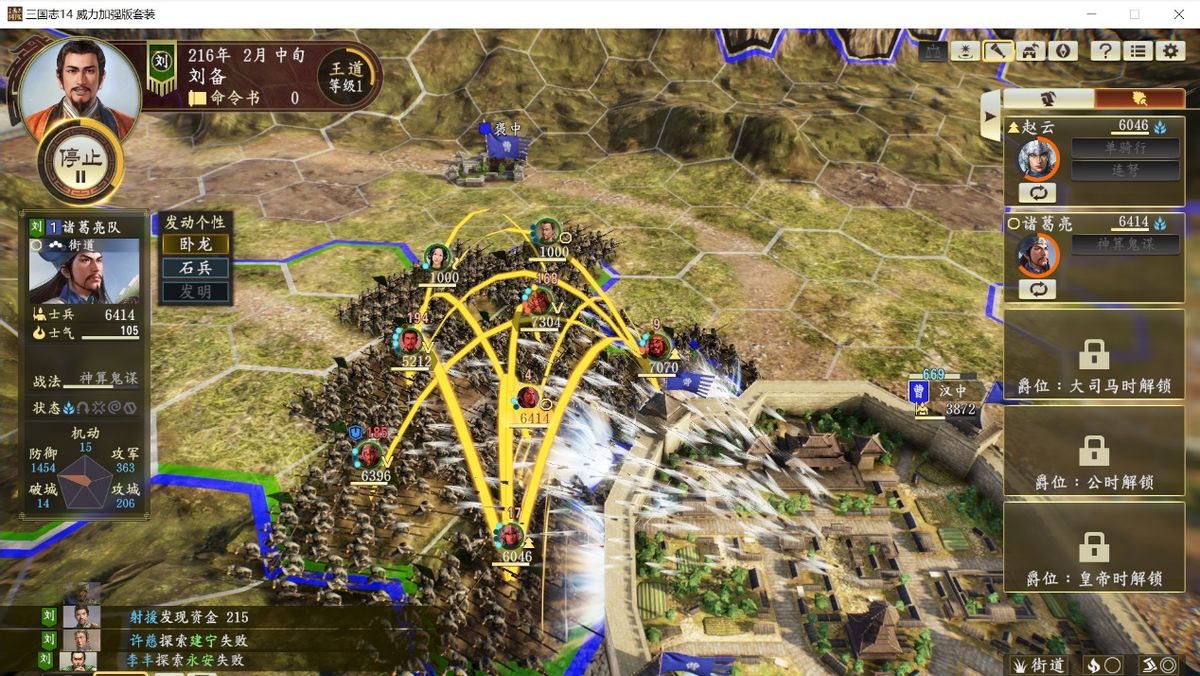Open the gear settings button
Screen dimensions: 1200x676
click(1170, 51)
